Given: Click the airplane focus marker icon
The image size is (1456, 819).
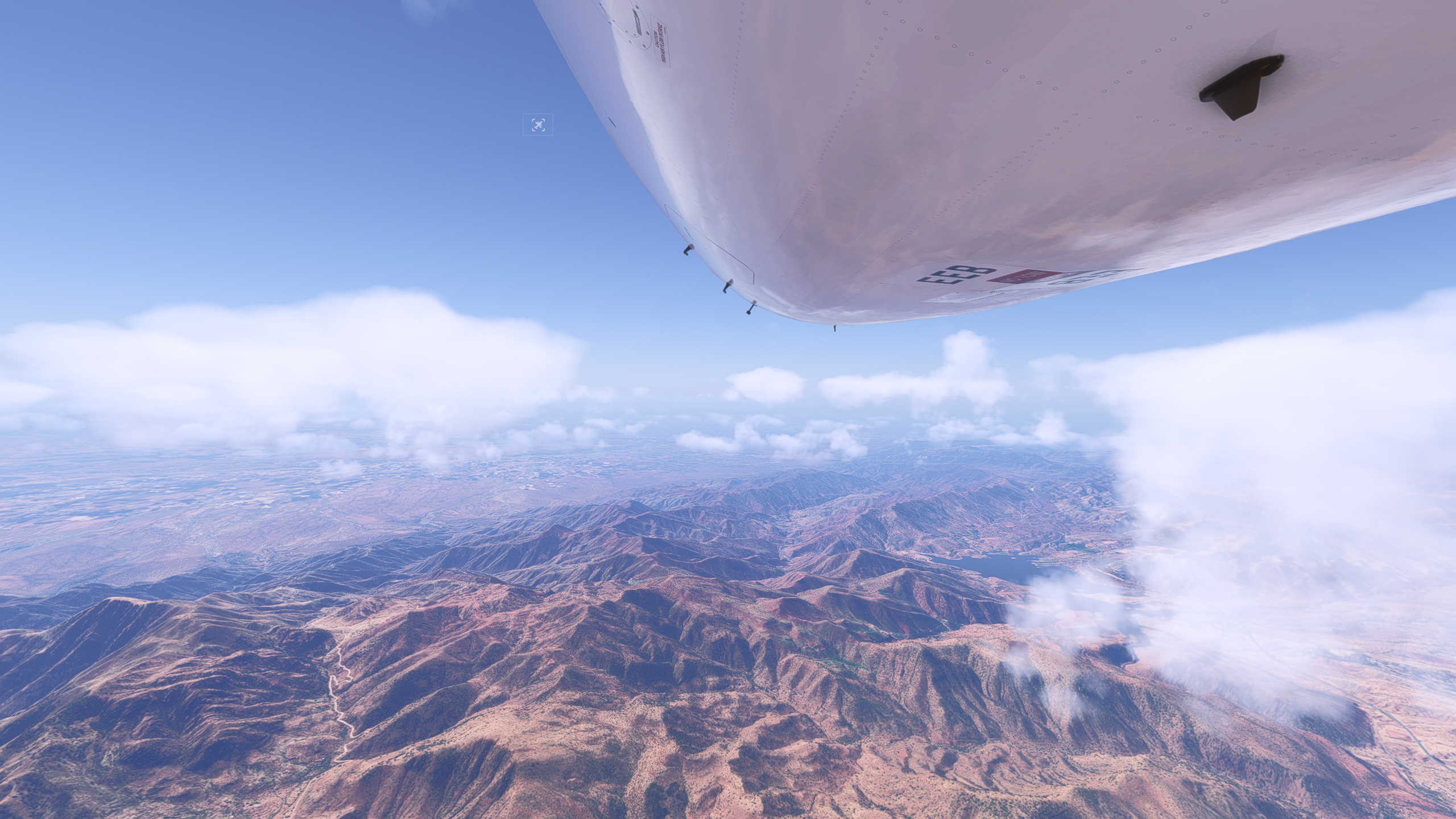Looking at the screenshot, I should click(x=537, y=125).
